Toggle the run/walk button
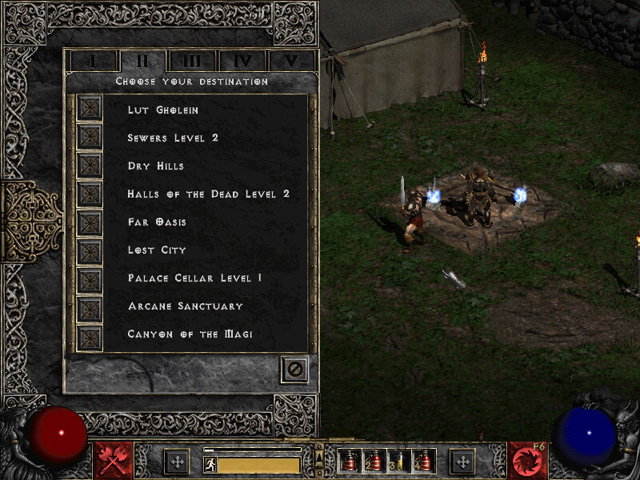Image resolution: width=640 pixels, height=480 pixels. pyautogui.click(x=210, y=464)
